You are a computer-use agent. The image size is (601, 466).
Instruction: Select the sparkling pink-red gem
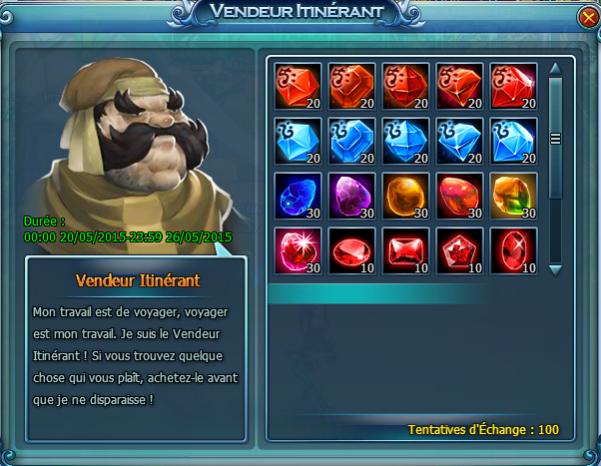(297, 250)
